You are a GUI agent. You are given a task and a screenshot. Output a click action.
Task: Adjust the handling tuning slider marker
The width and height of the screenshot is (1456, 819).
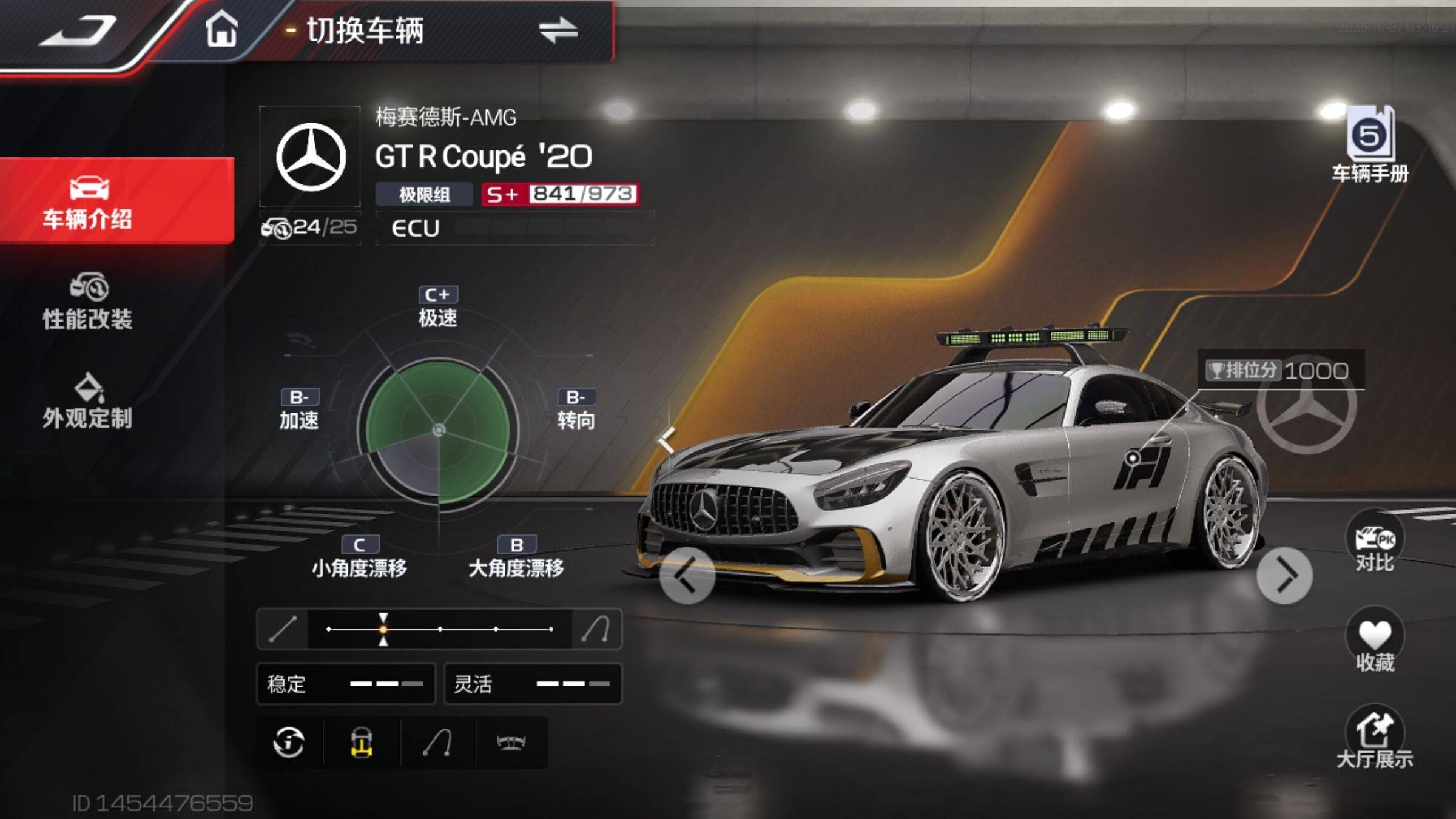(x=383, y=629)
